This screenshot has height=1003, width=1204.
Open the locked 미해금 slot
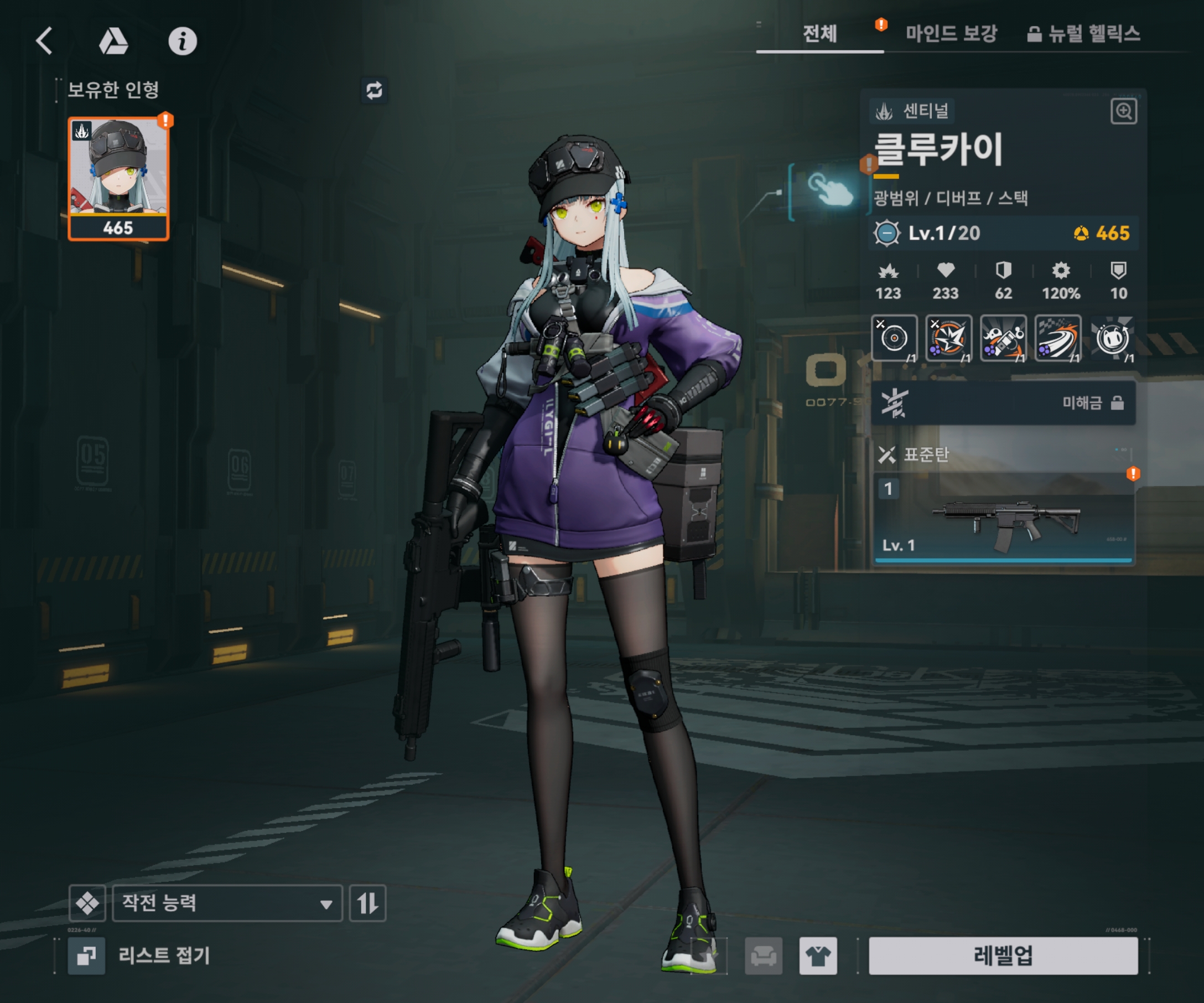click(1002, 403)
